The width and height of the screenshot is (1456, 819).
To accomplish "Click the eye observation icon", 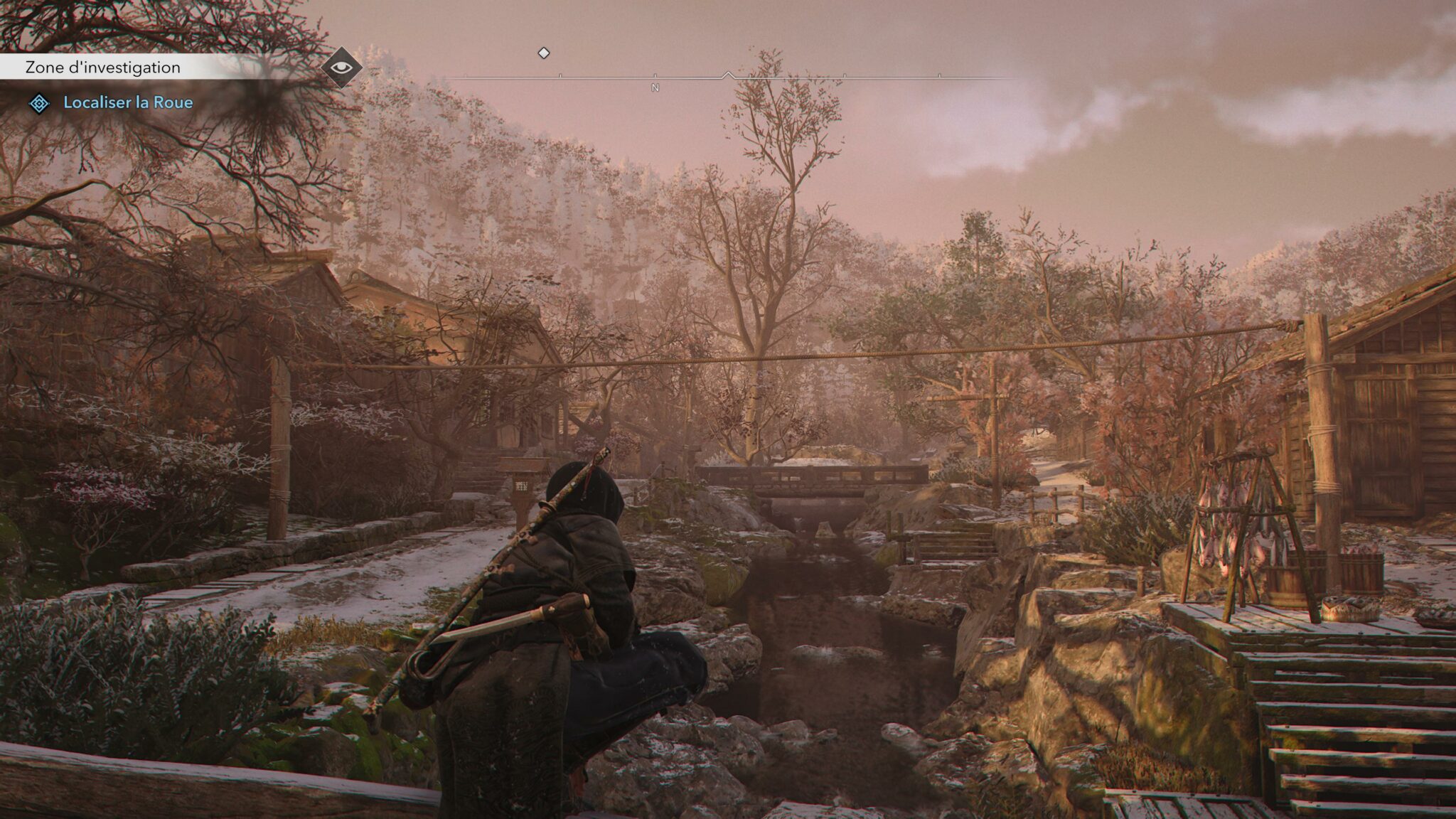I will pos(342,68).
